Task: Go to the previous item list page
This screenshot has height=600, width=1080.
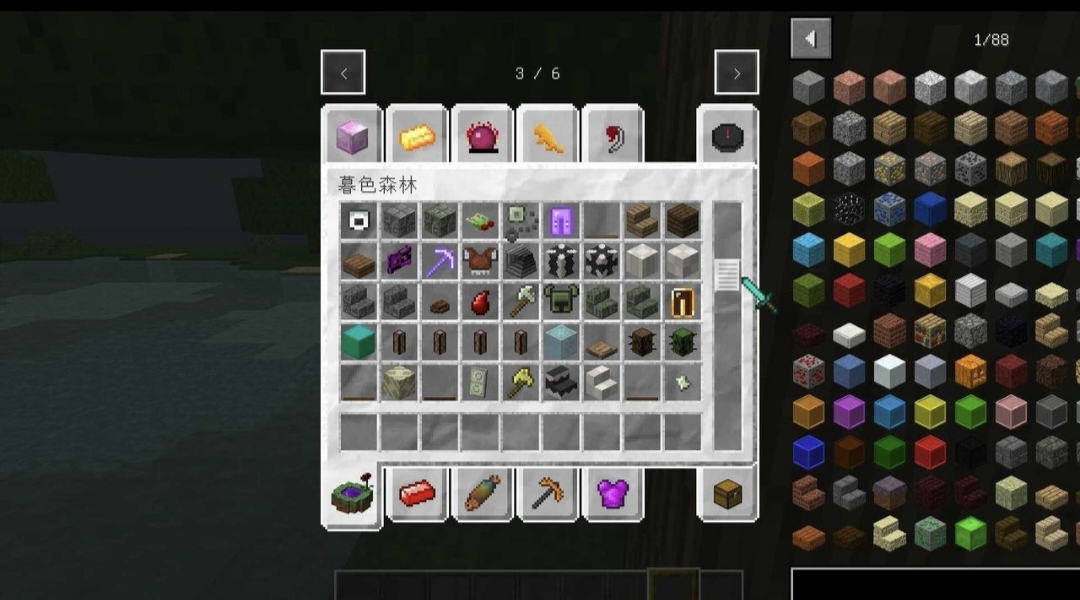Action: [810, 39]
